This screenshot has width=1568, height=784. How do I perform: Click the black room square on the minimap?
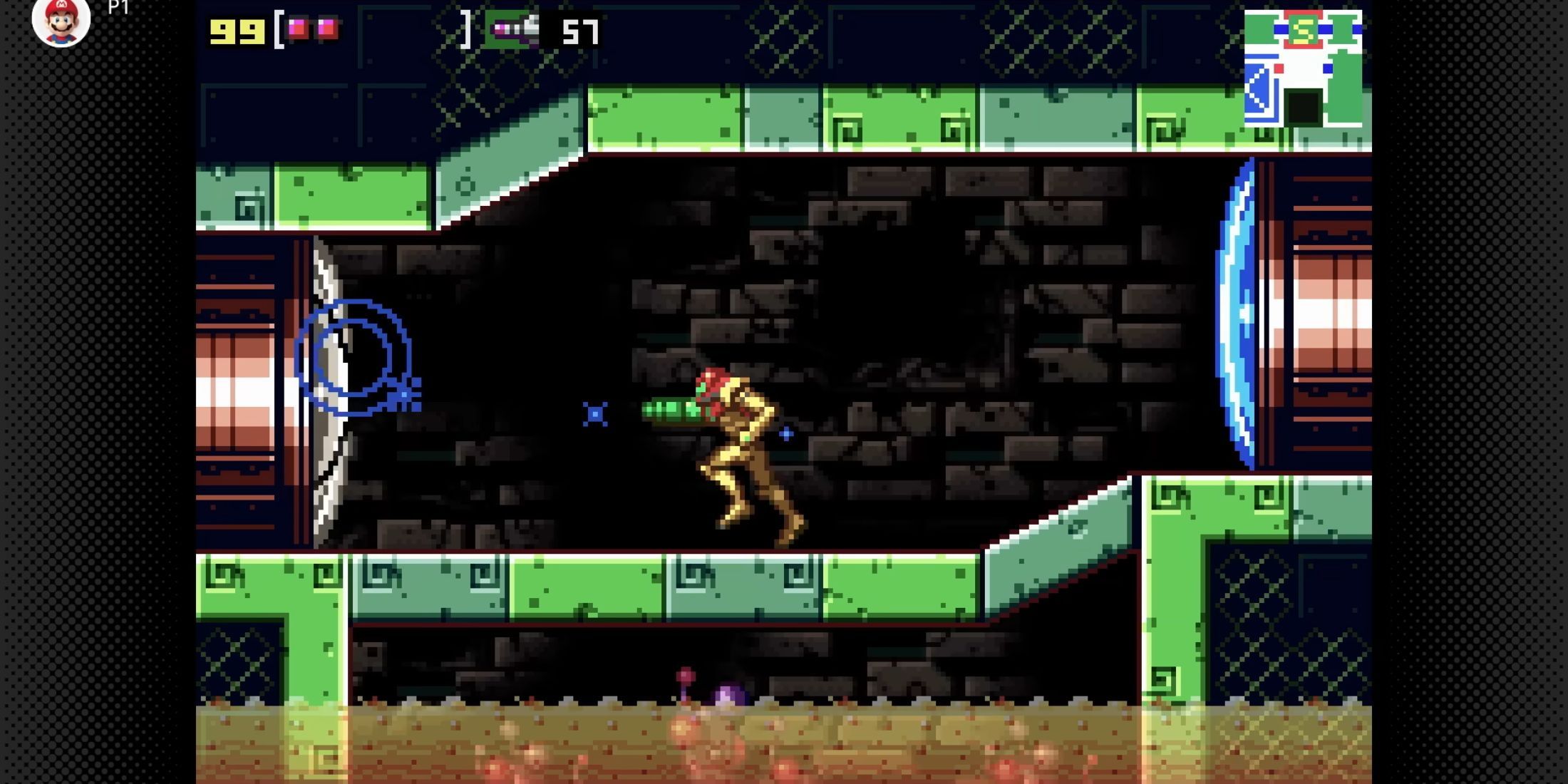point(1302,108)
